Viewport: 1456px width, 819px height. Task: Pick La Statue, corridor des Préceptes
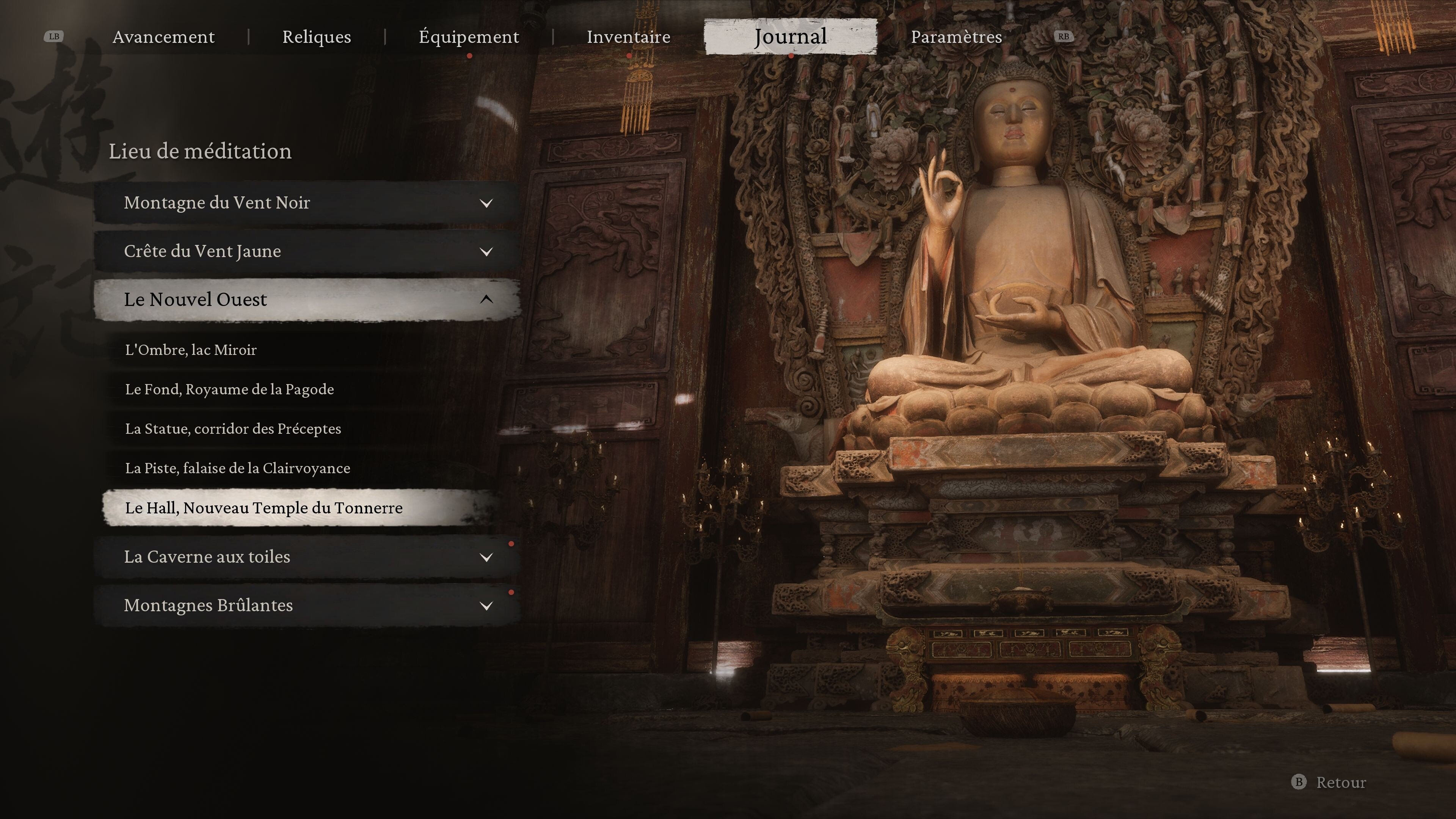(x=233, y=429)
